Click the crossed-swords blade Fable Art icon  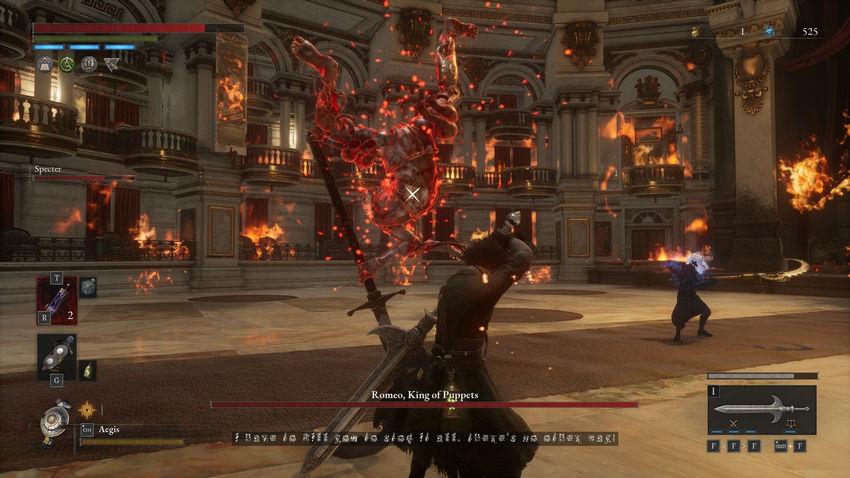[734, 425]
